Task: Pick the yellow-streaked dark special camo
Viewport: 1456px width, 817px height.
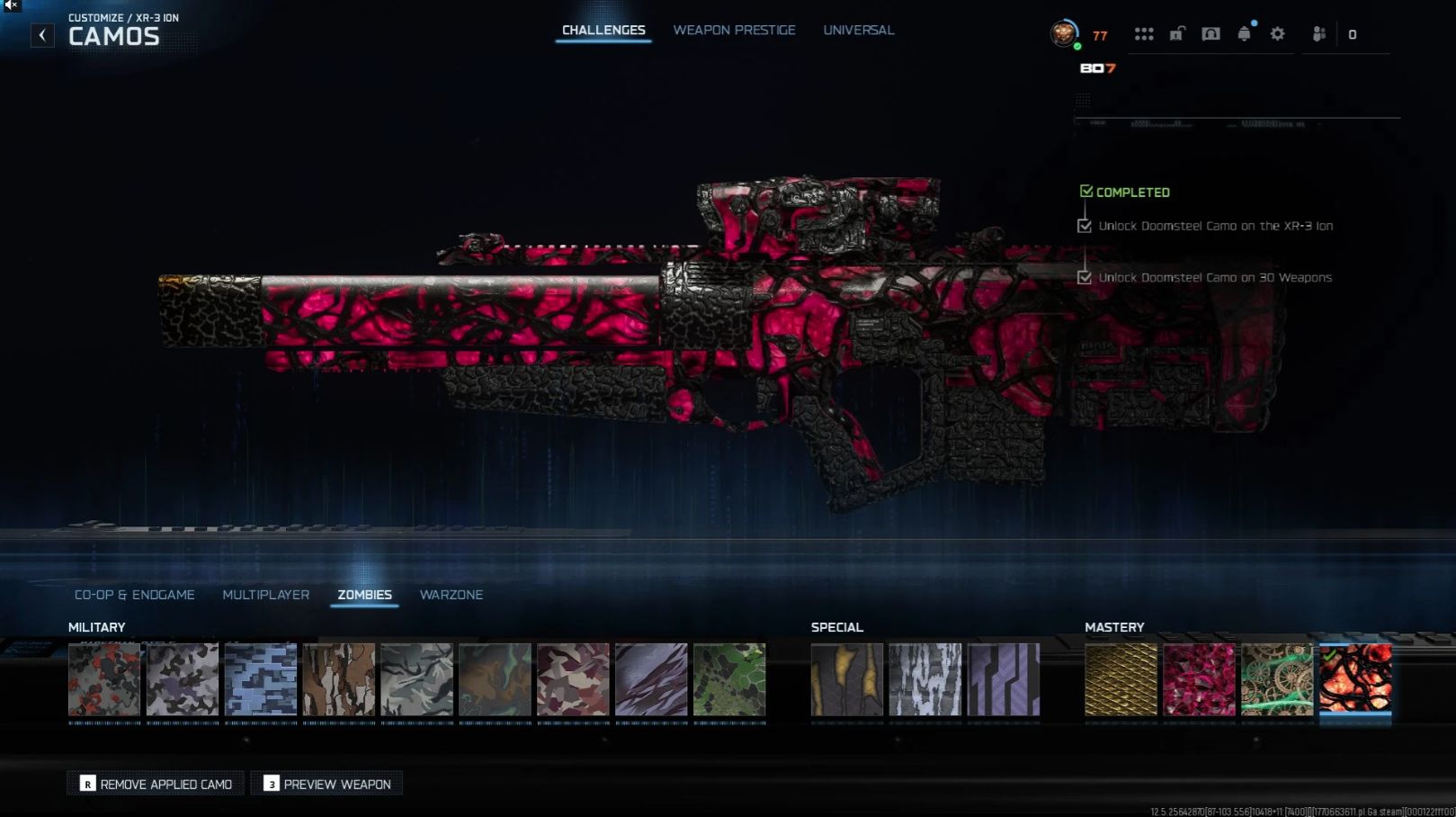Action: tap(847, 679)
